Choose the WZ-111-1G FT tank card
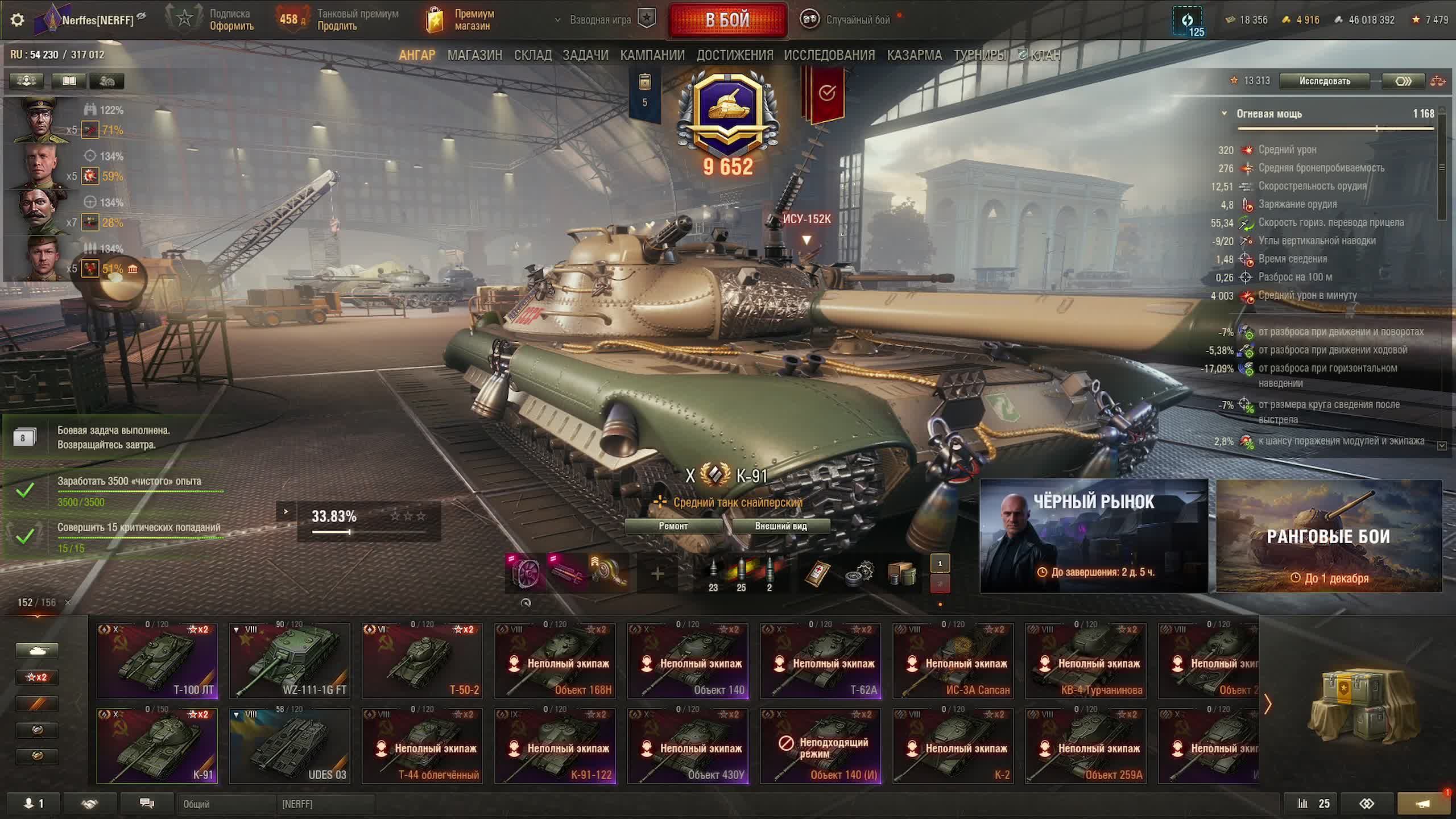 289,661
